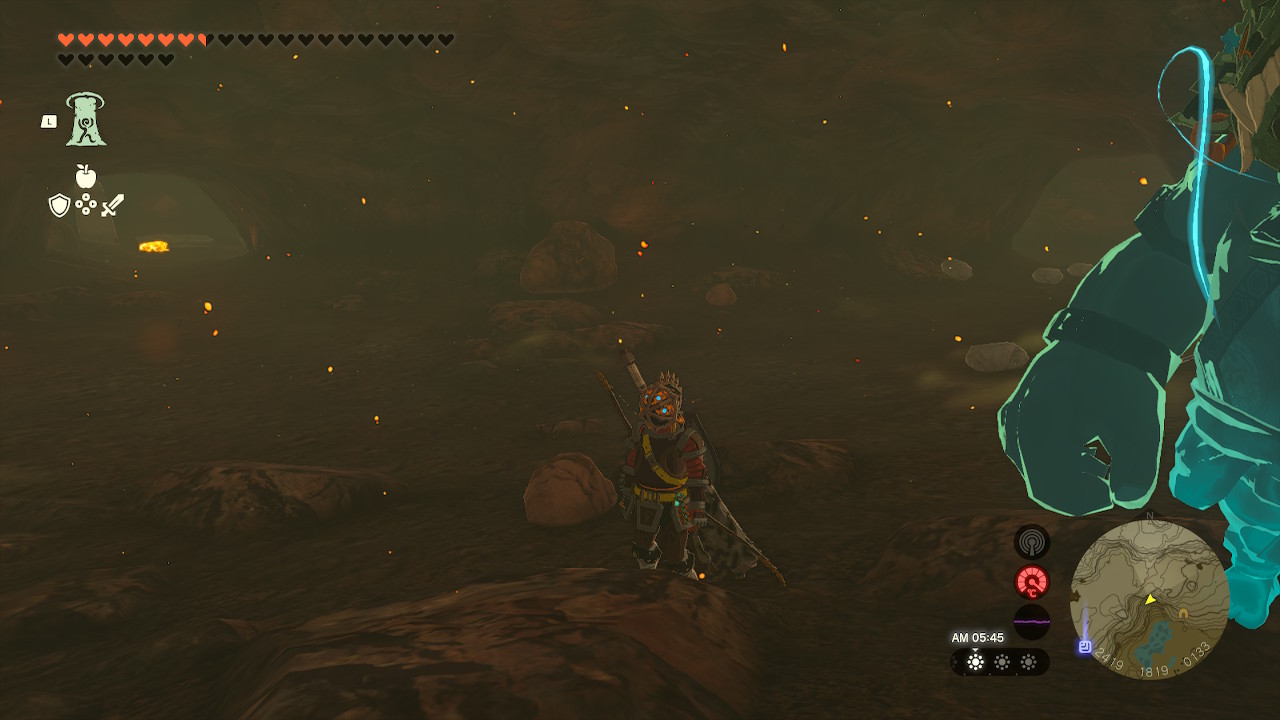Select the orange cave marker on minimap
This screenshot has height=720, width=1280.
[x=1184, y=611]
